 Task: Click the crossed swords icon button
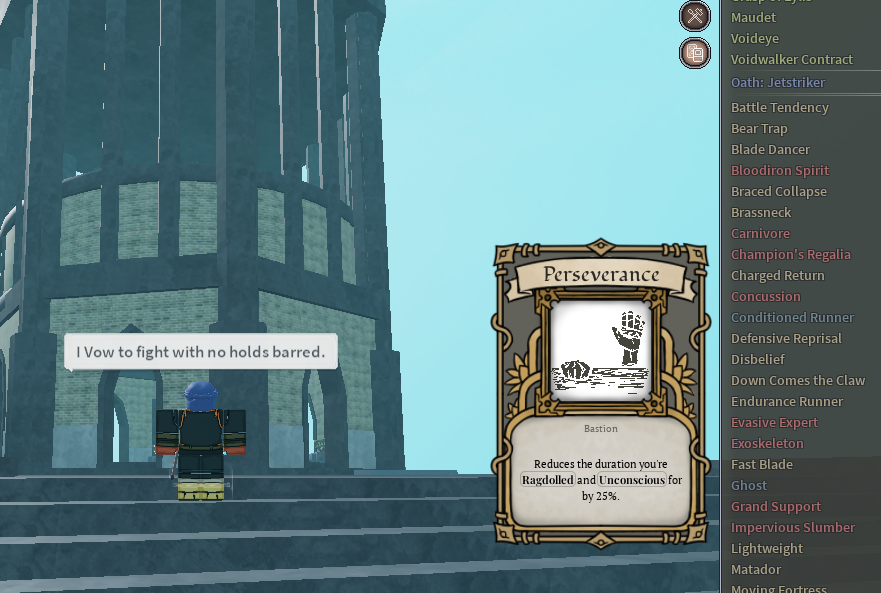click(695, 16)
